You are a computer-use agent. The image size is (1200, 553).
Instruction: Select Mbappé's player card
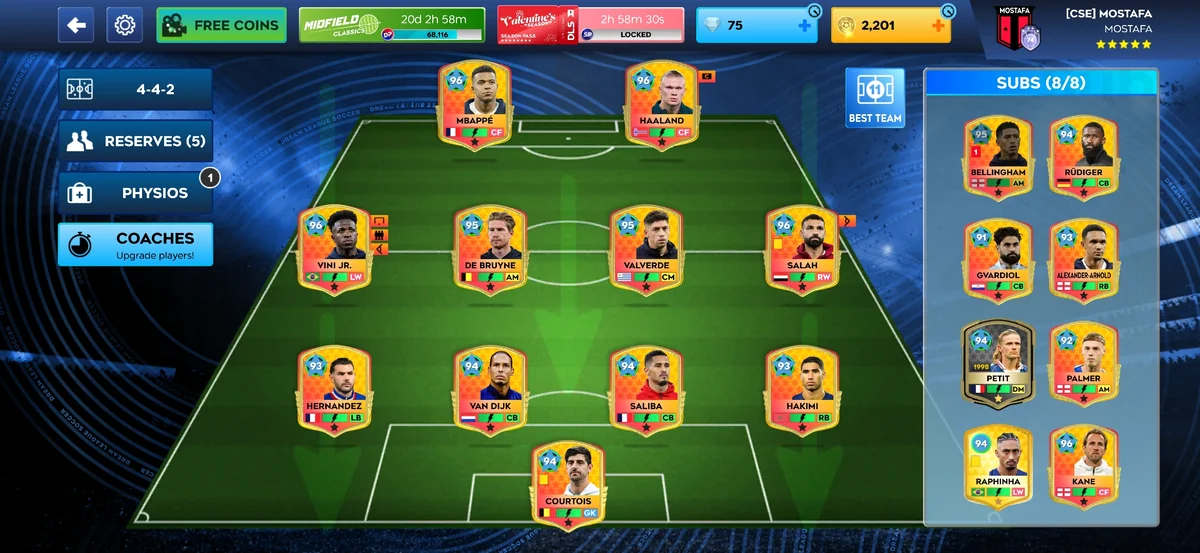(475, 104)
